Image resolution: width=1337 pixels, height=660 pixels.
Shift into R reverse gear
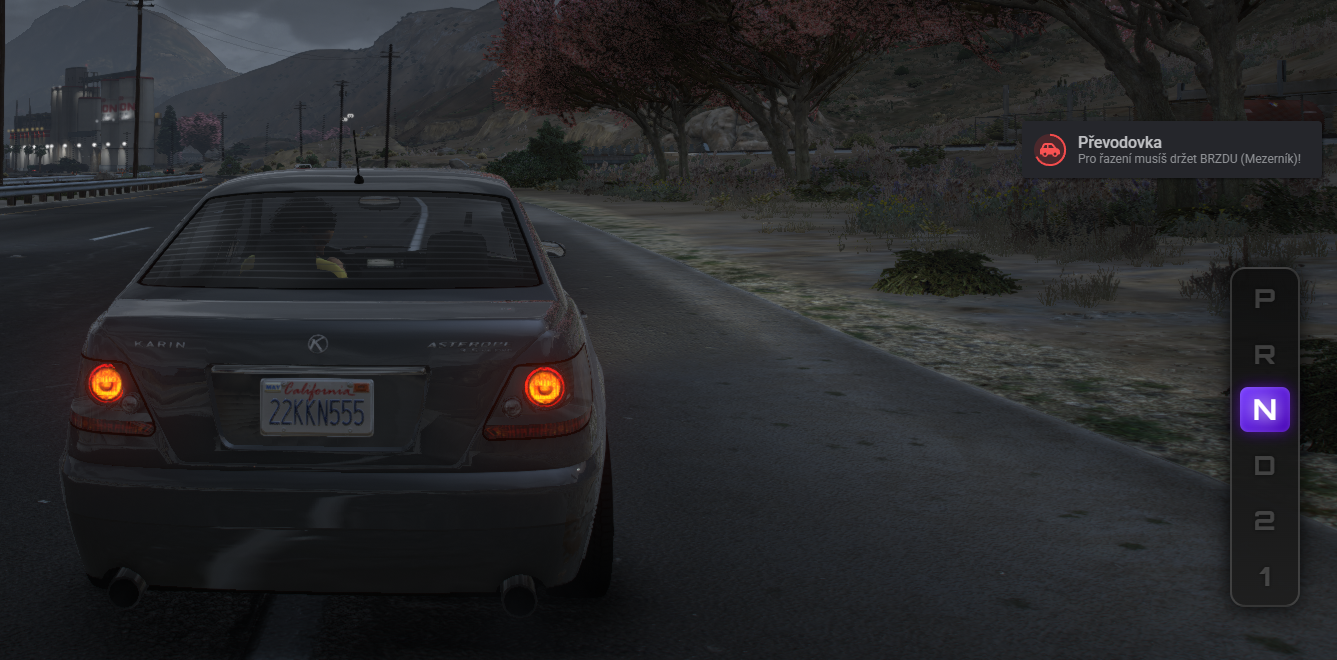pyautogui.click(x=1264, y=354)
